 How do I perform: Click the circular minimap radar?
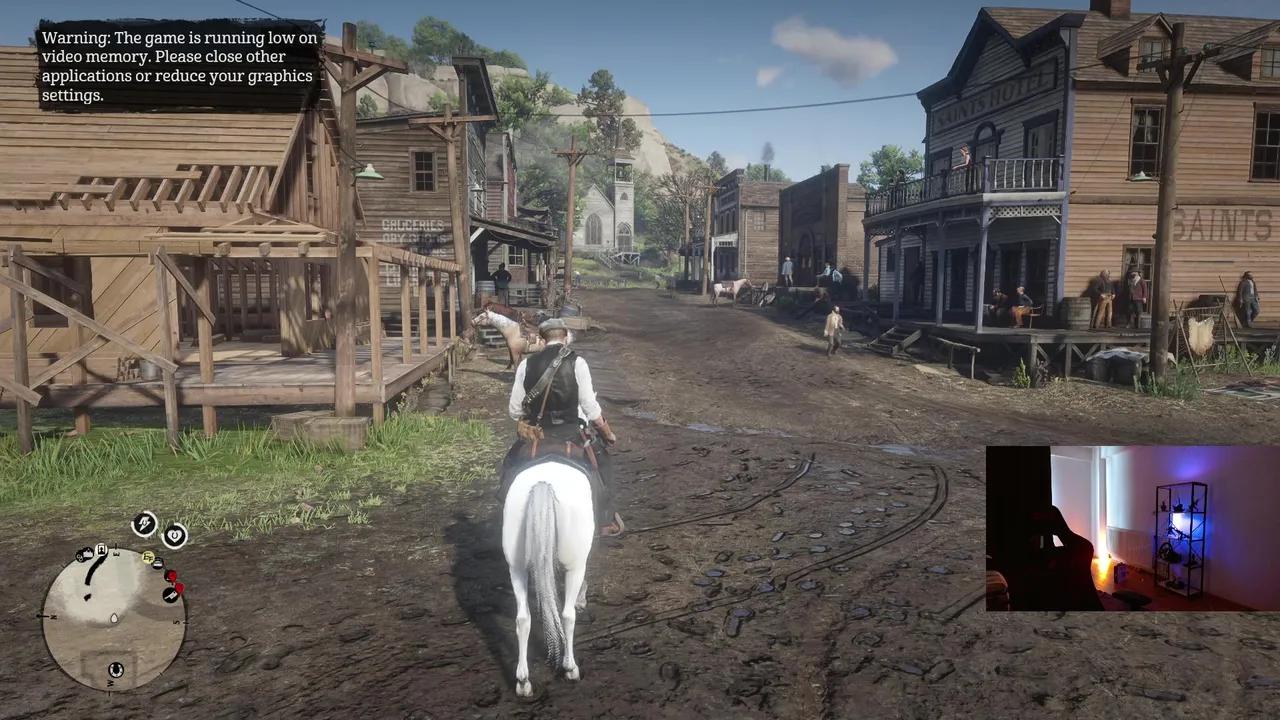tap(113, 618)
